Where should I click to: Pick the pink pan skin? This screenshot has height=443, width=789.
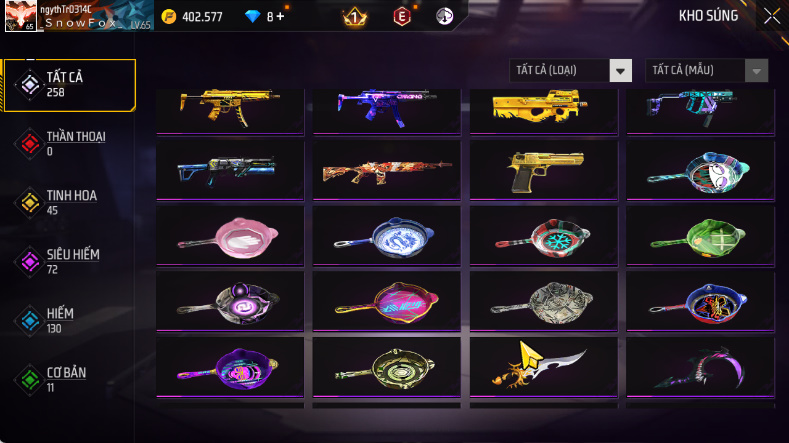[230, 235]
